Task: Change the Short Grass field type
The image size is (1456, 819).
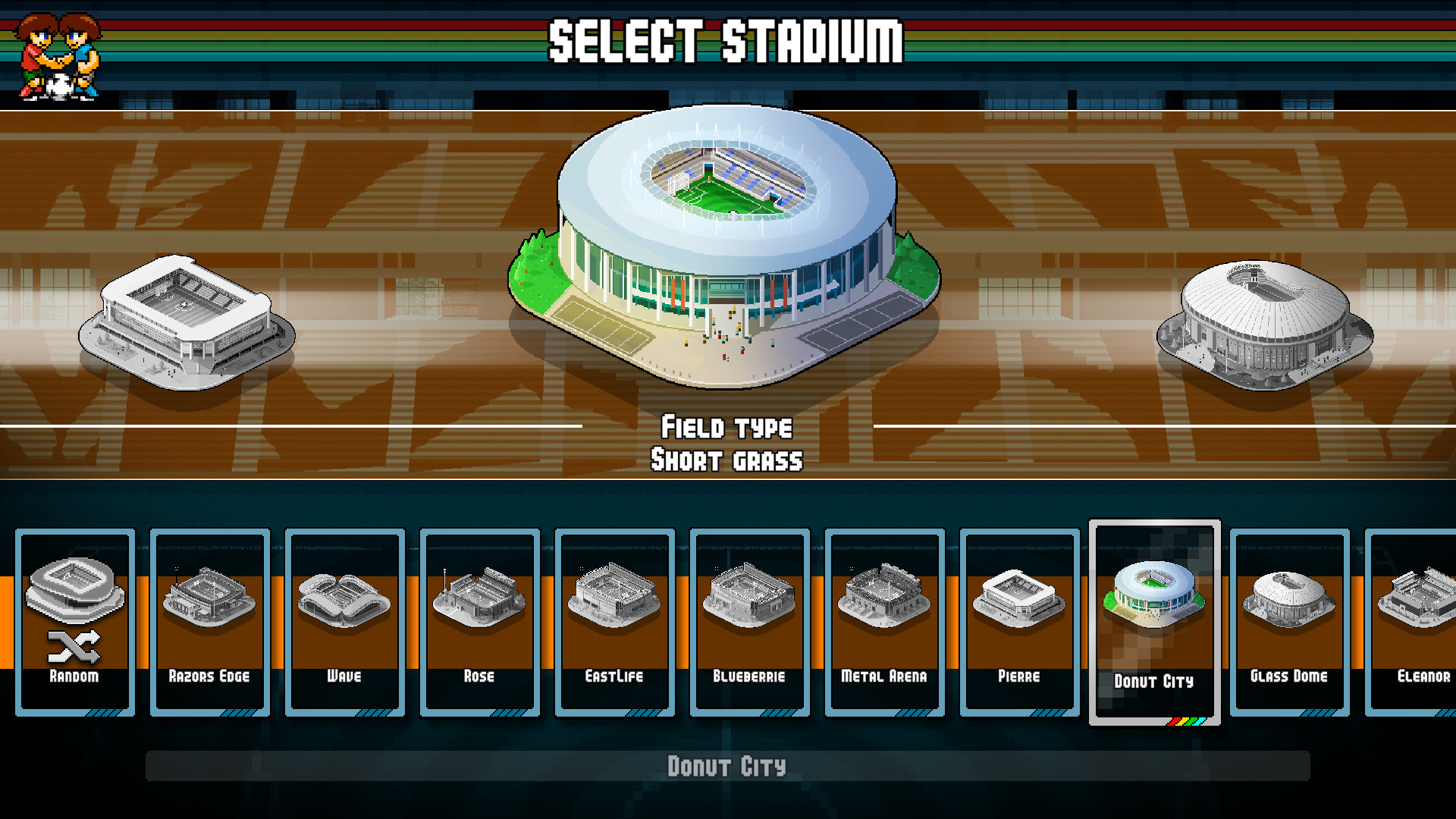Action: pyautogui.click(x=726, y=460)
